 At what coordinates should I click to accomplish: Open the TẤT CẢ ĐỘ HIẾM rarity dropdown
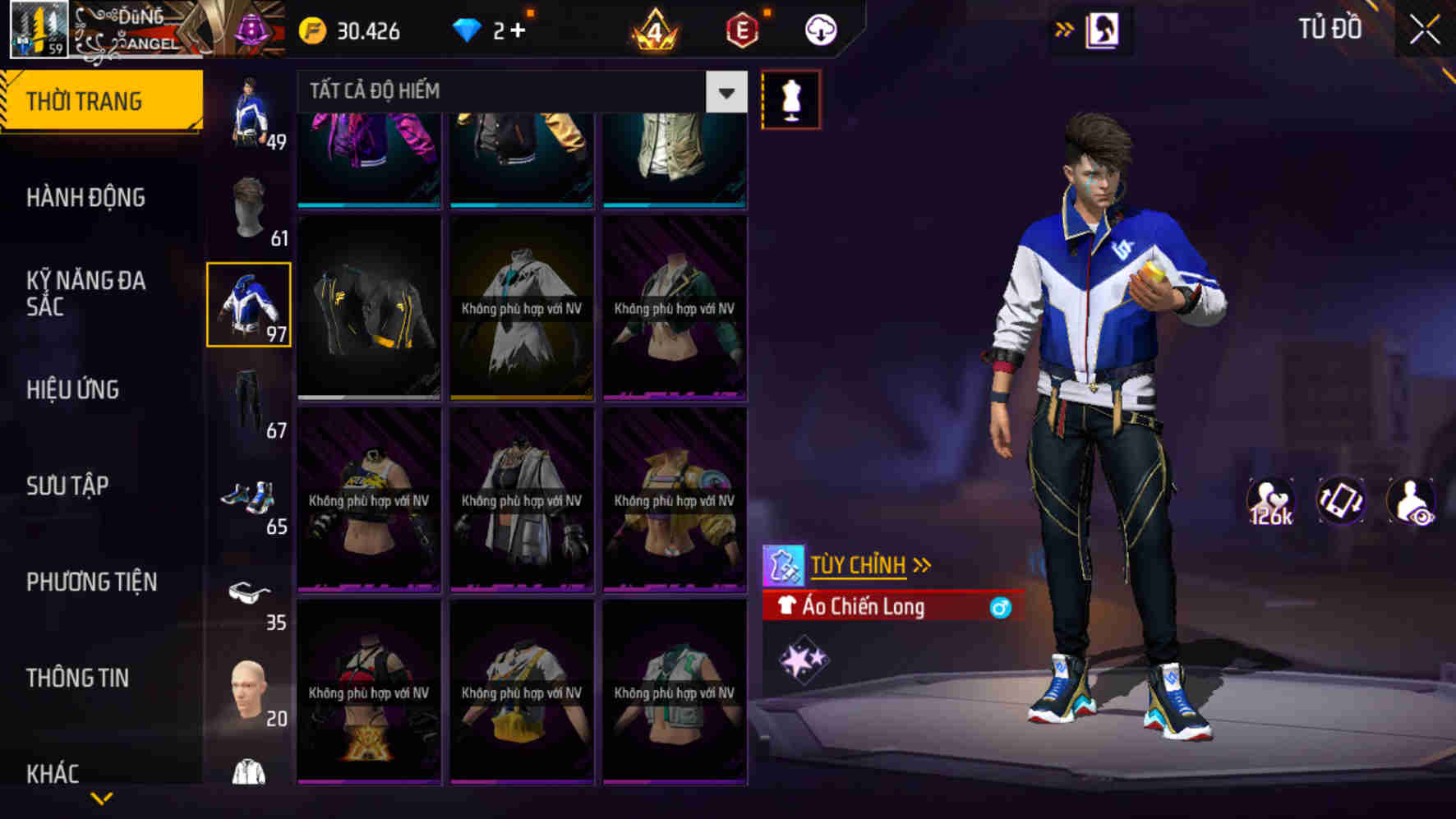[509, 91]
